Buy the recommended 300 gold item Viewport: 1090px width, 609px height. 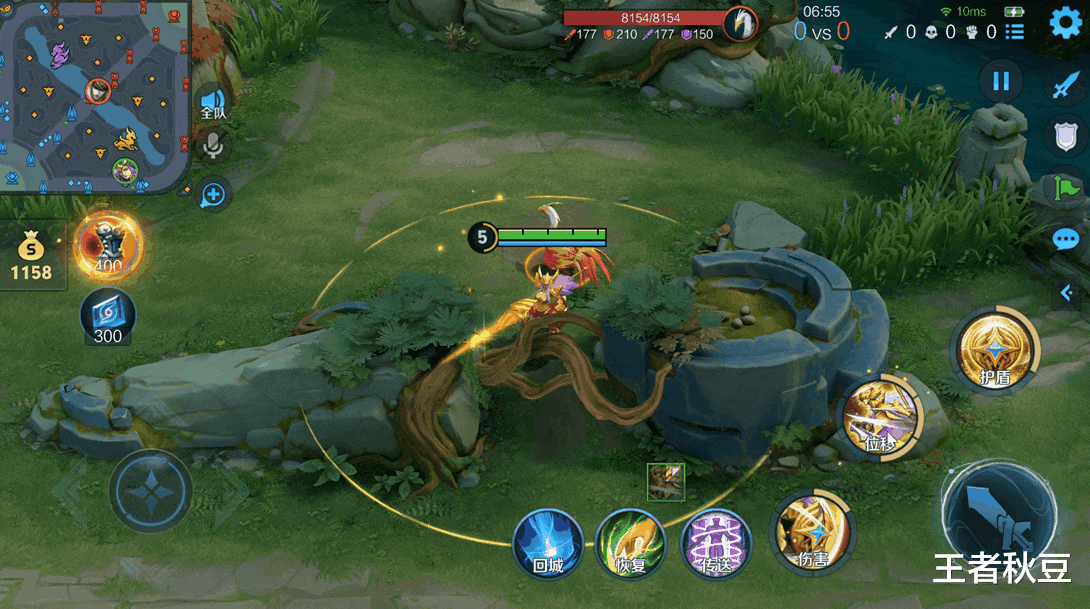pyautogui.click(x=108, y=317)
